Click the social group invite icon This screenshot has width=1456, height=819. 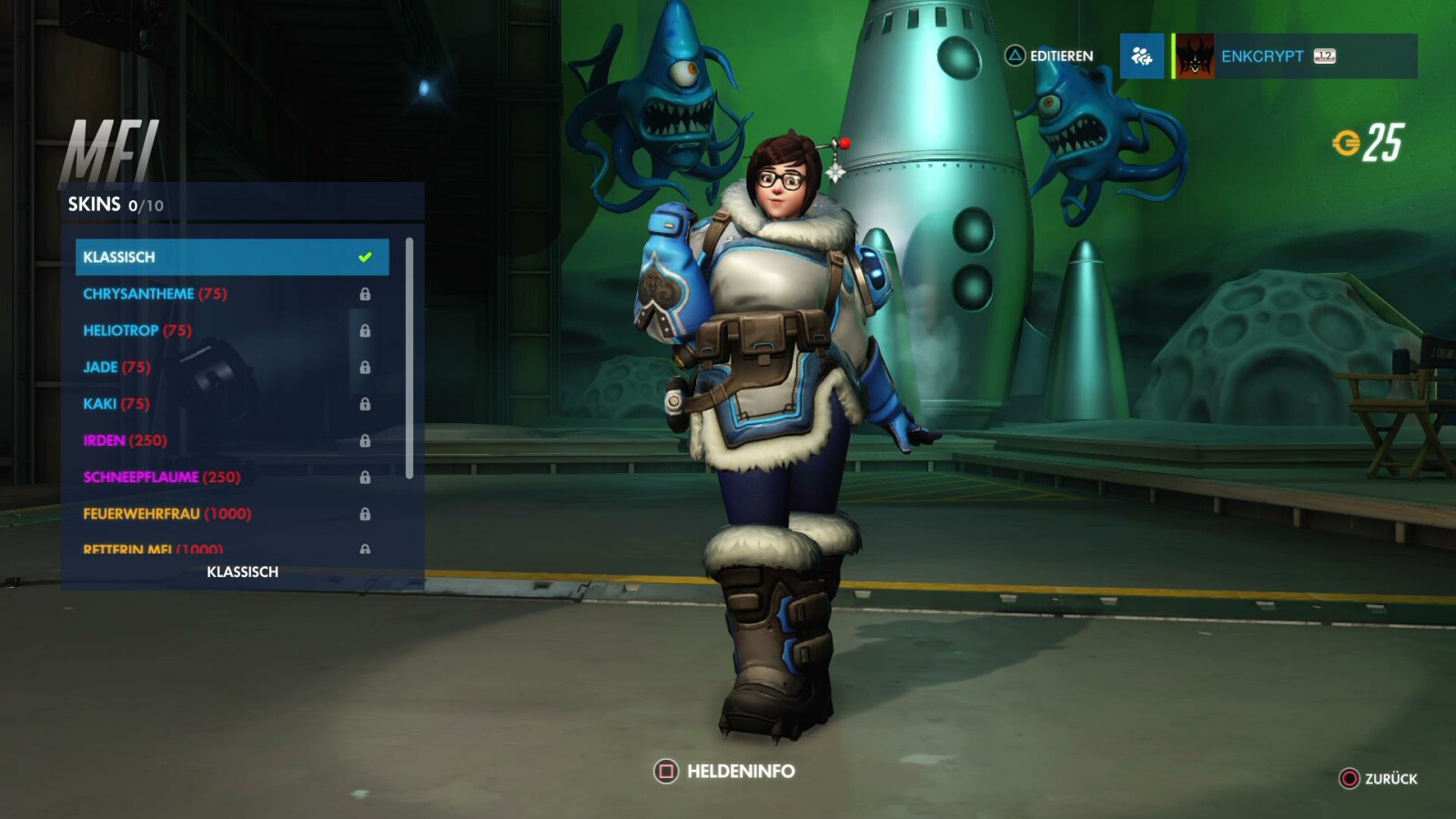coord(1141,56)
